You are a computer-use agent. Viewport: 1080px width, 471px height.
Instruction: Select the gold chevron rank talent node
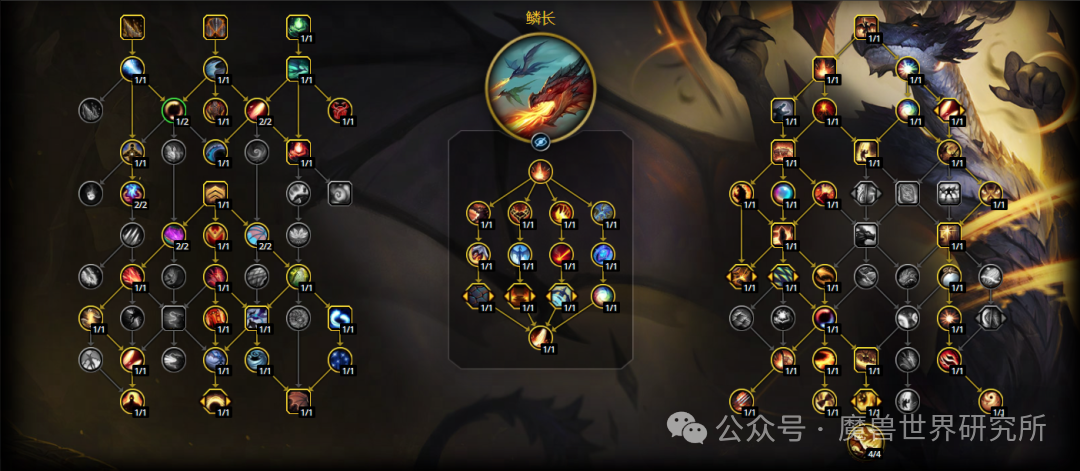tap(216, 193)
